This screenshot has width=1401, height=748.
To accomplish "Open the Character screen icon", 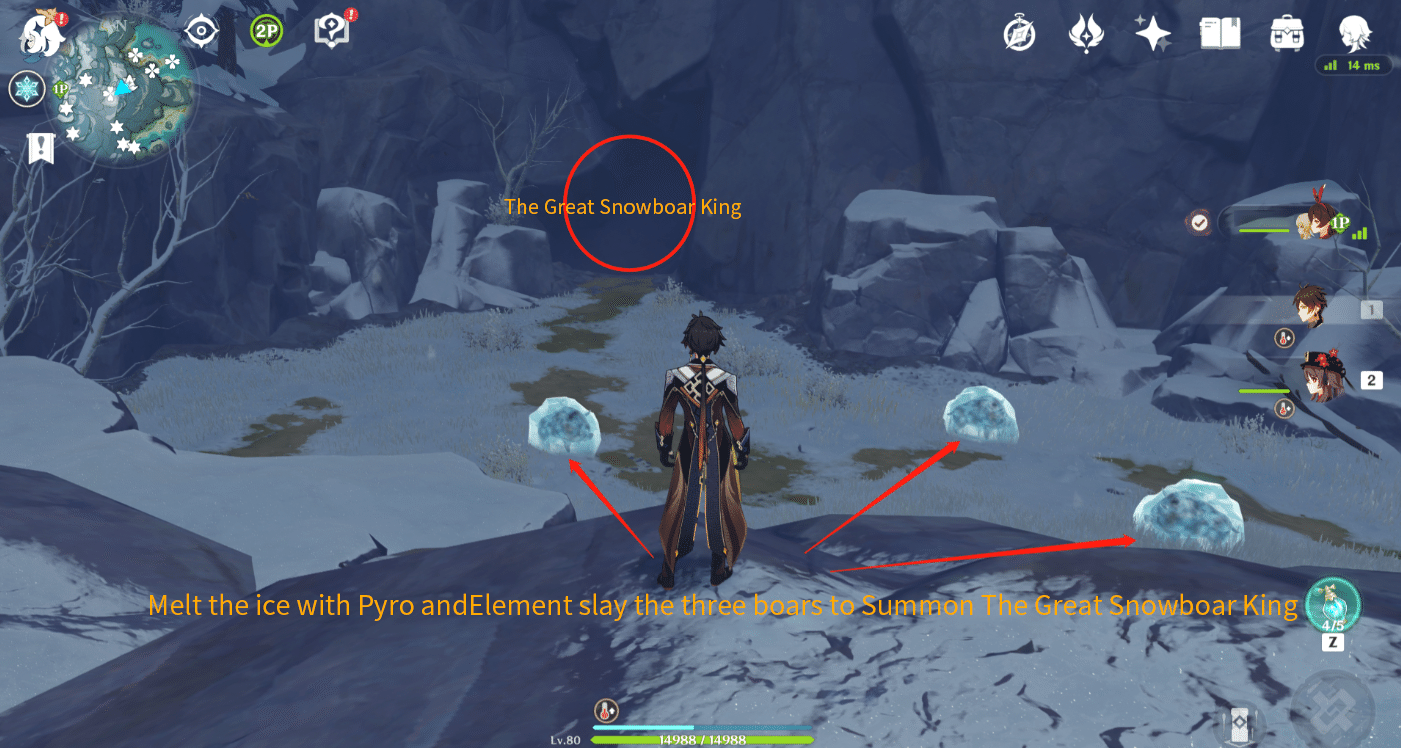I will pyautogui.click(x=1353, y=33).
